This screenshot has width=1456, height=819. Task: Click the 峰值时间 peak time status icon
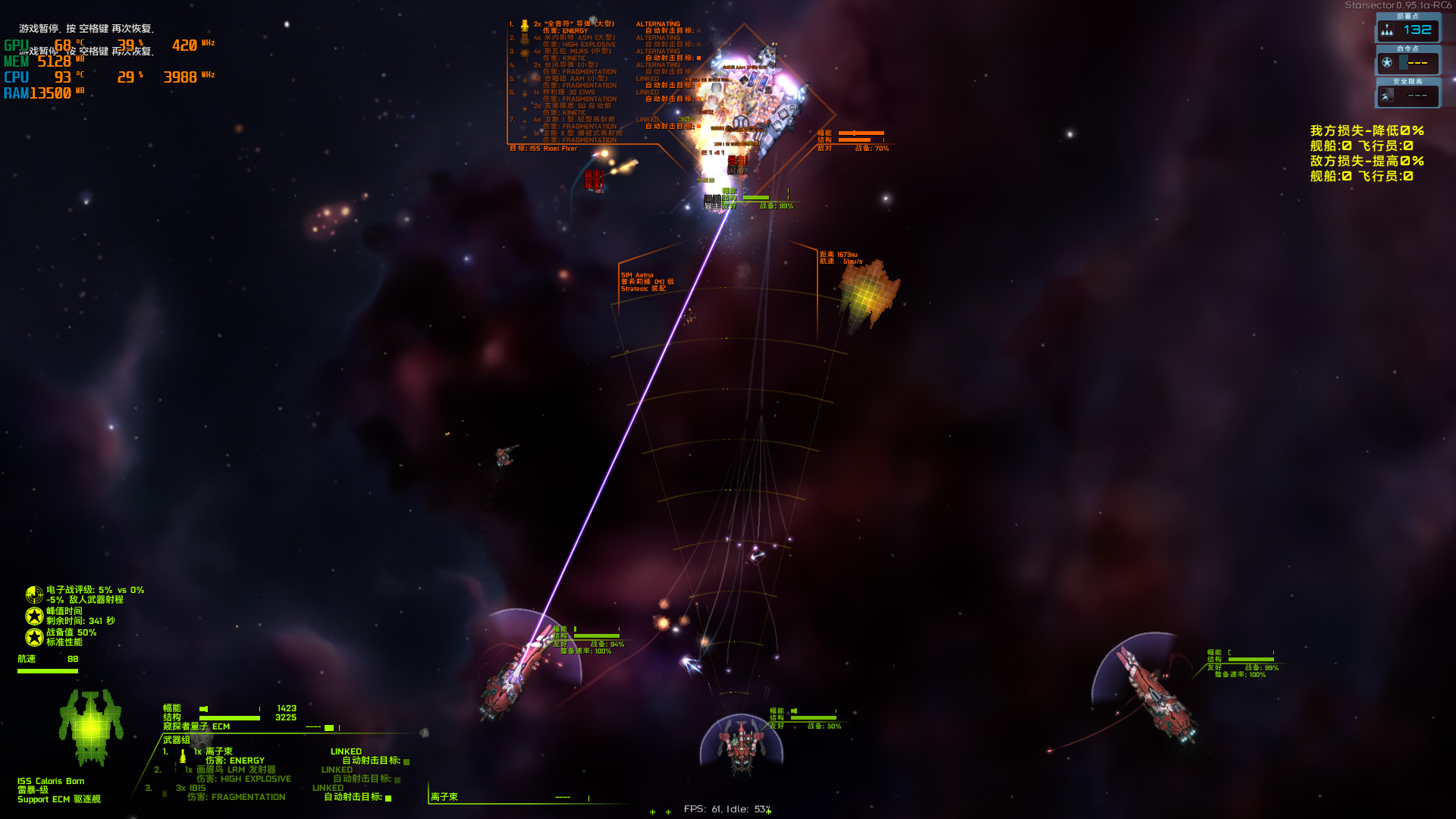click(34, 616)
